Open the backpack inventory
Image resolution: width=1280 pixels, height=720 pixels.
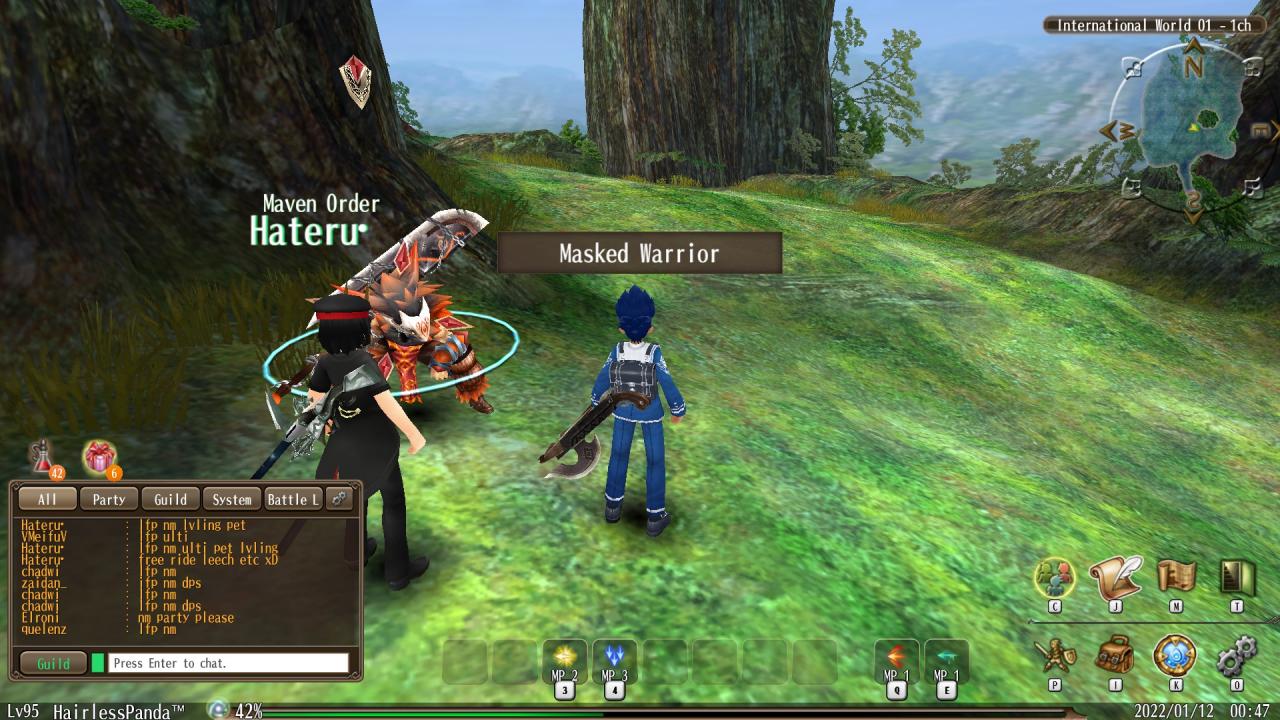pos(1115,657)
